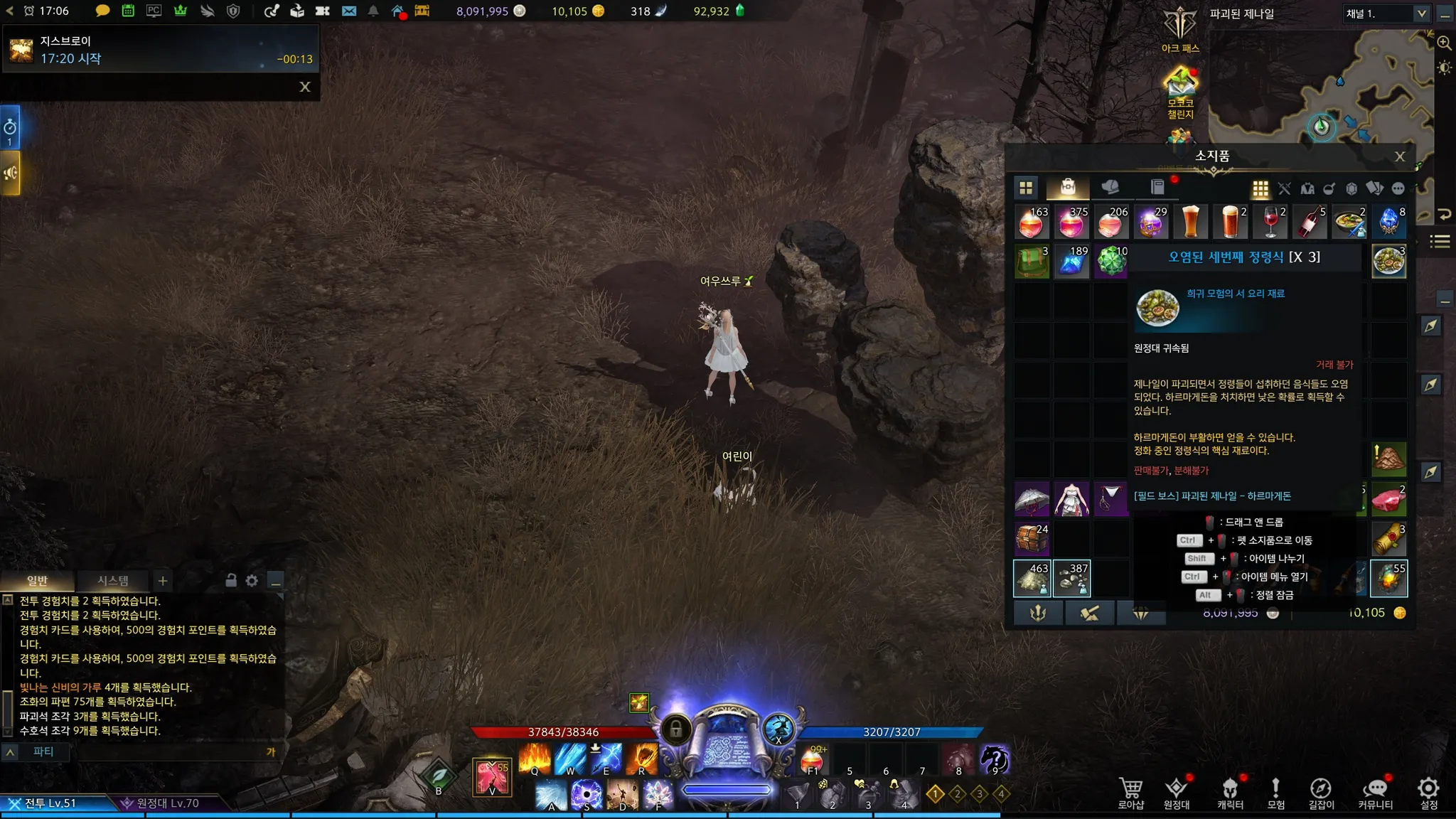Image resolution: width=1456 pixels, height=819 pixels.
Task: Switch to the 시스템 chat tab
Action: tap(112, 581)
